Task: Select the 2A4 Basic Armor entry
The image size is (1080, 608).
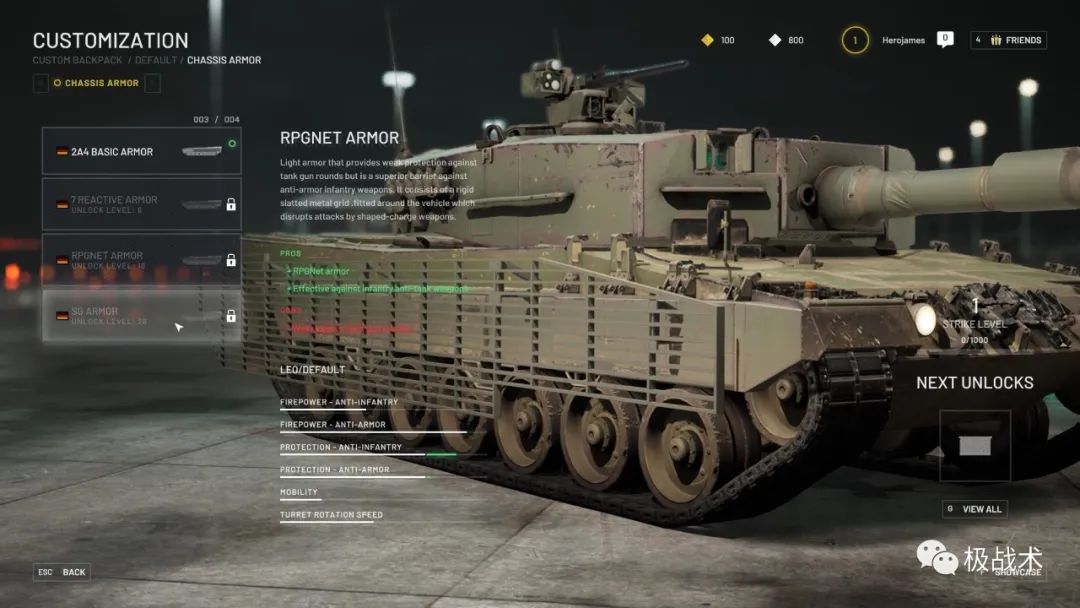Action: pos(141,152)
